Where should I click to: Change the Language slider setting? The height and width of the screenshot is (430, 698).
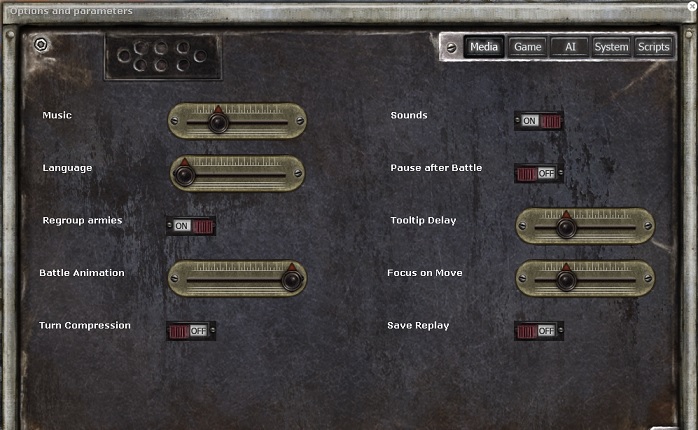coord(184,175)
